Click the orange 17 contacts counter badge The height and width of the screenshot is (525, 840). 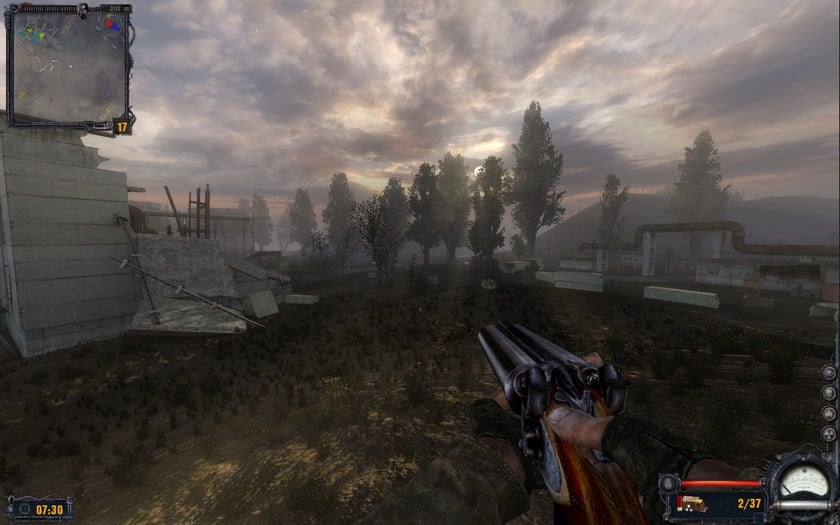(122, 126)
